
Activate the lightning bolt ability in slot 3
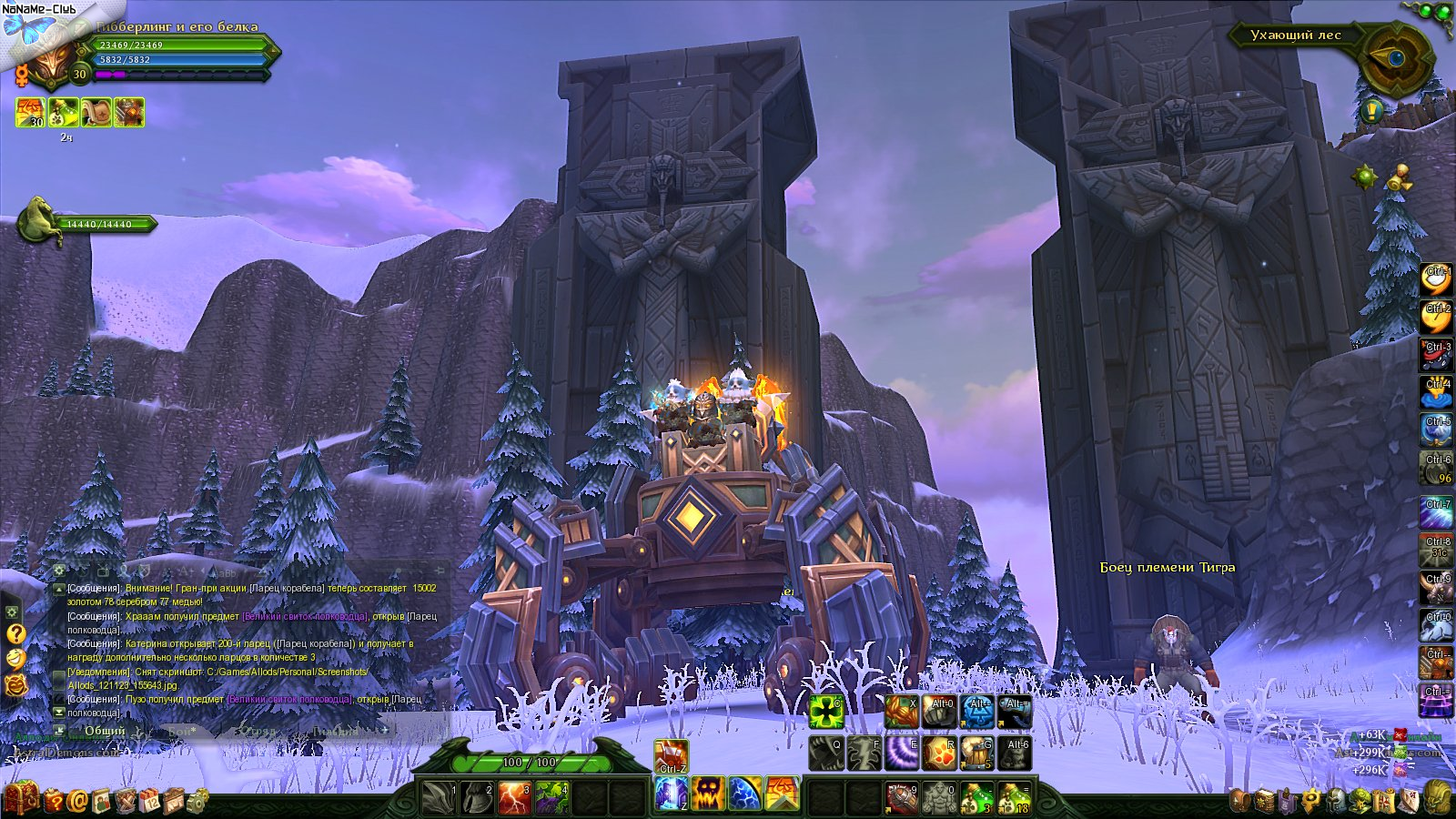[x=514, y=798]
